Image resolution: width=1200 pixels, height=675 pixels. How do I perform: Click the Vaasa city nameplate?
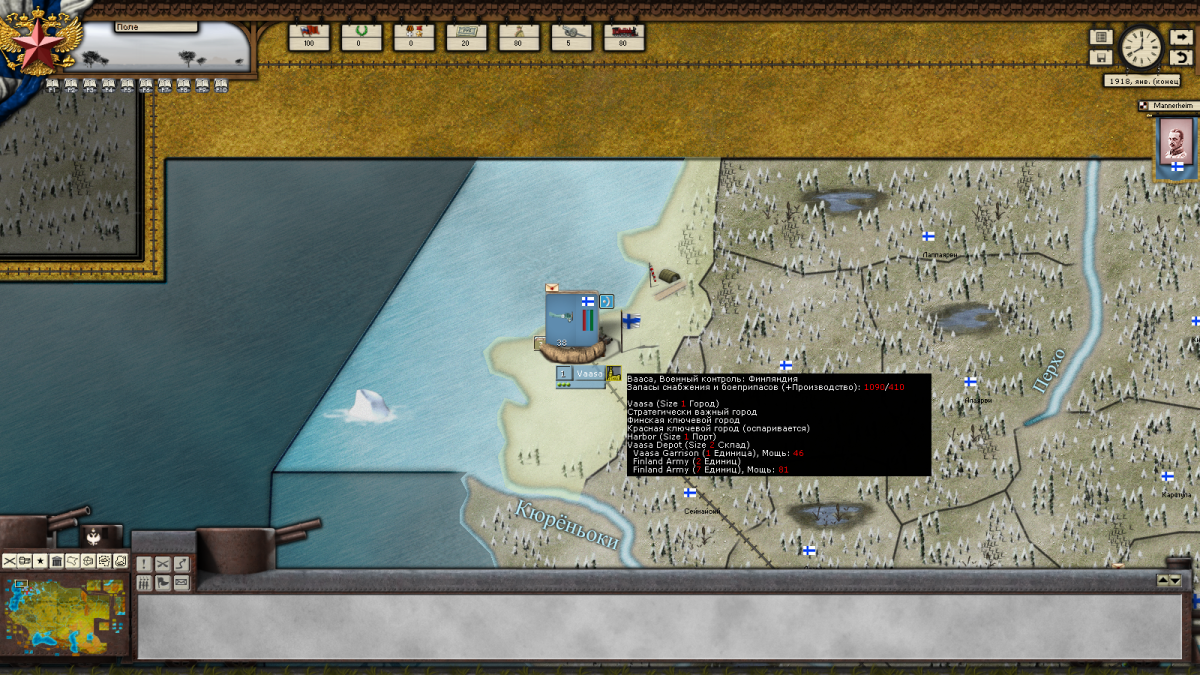(588, 374)
